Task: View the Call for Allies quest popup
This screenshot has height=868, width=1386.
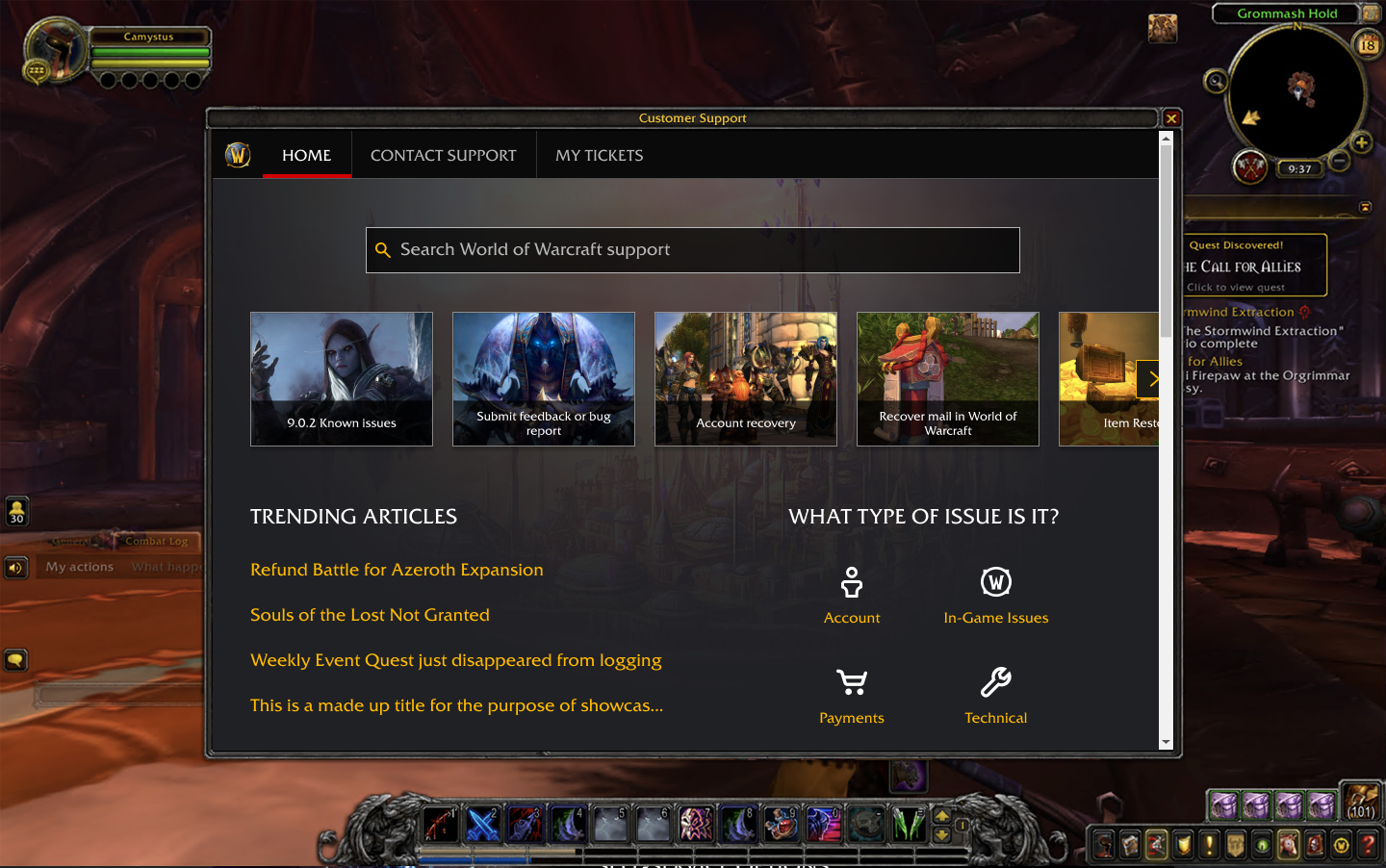Action: tap(1254, 266)
